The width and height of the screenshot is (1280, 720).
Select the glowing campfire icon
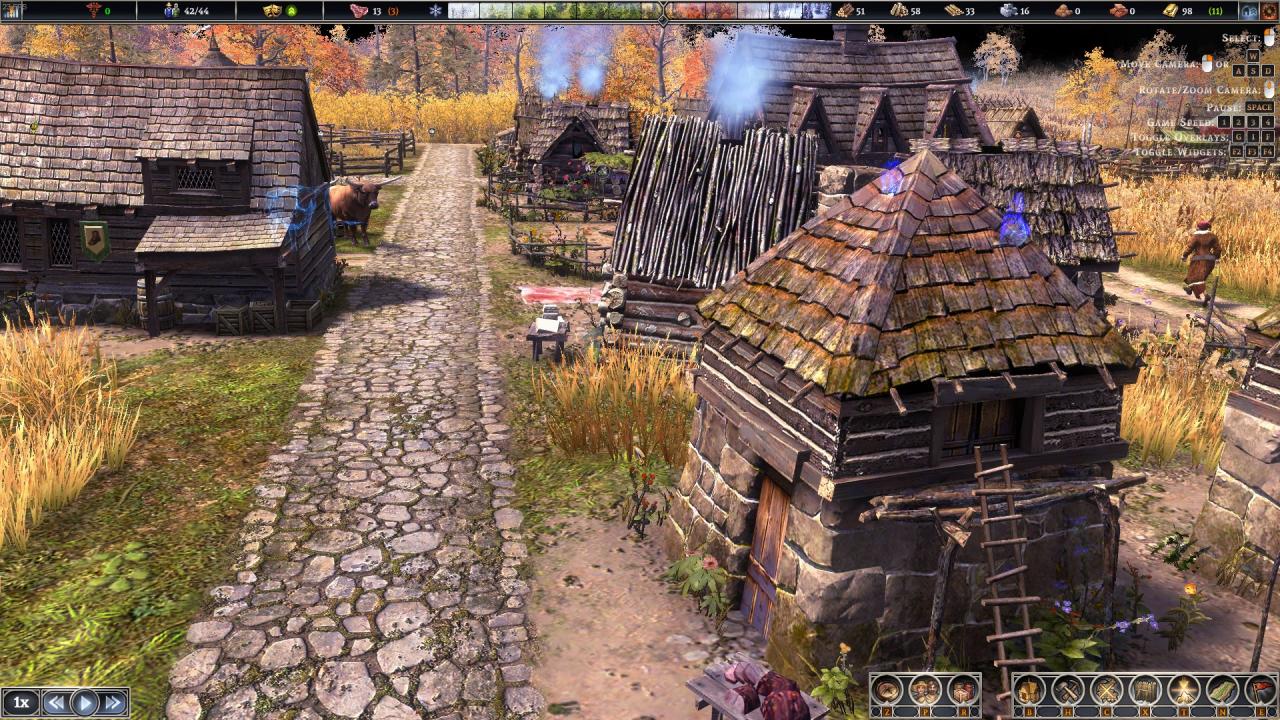1184,690
